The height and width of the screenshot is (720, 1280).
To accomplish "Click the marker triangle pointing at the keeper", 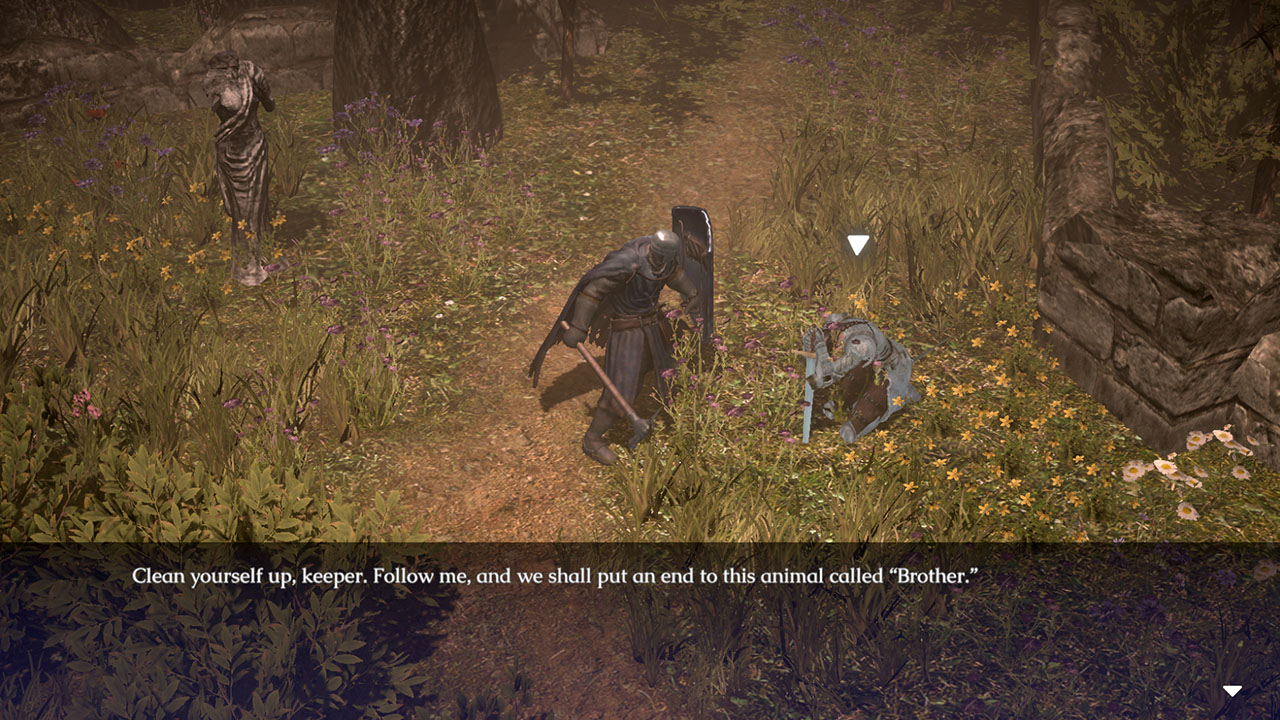I will click(x=858, y=241).
